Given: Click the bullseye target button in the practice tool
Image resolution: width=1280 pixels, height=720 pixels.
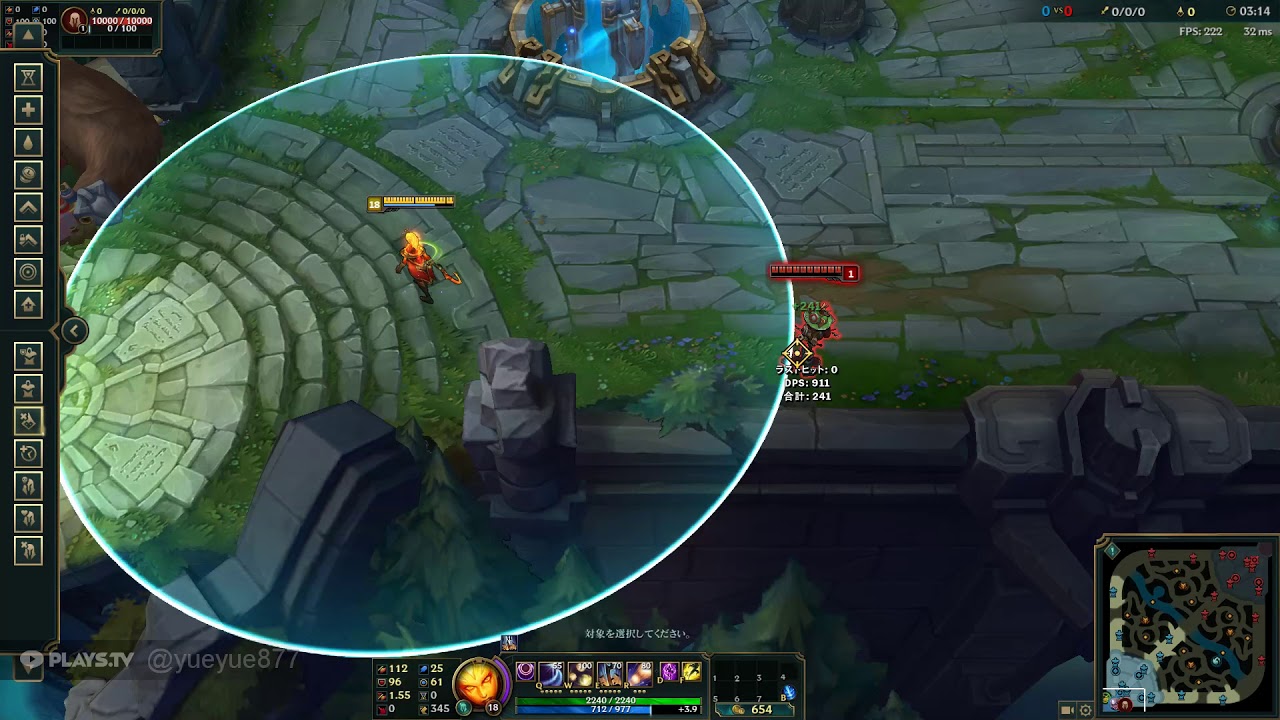Looking at the screenshot, I should [29, 271].
